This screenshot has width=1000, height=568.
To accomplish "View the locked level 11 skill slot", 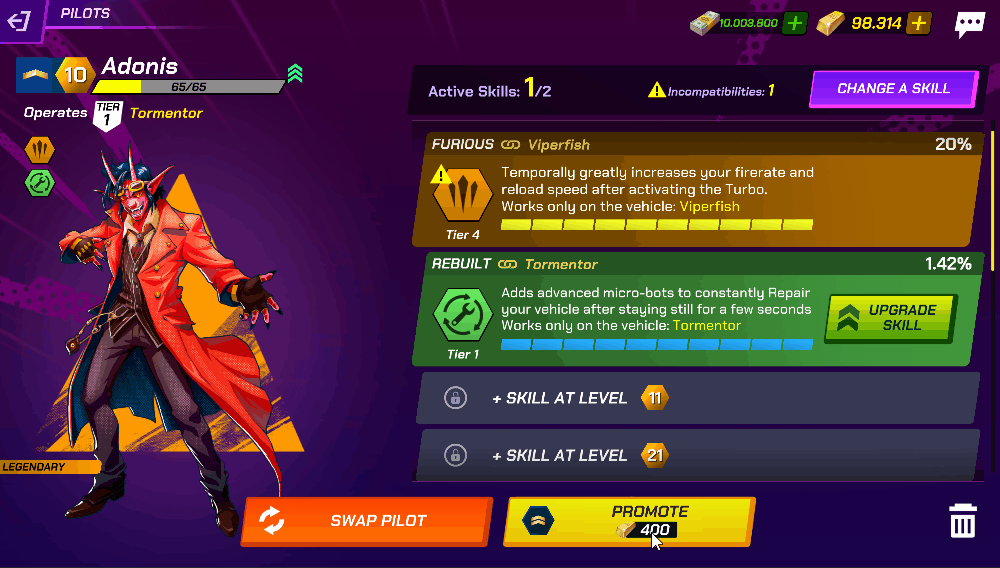I will (696, 398).
